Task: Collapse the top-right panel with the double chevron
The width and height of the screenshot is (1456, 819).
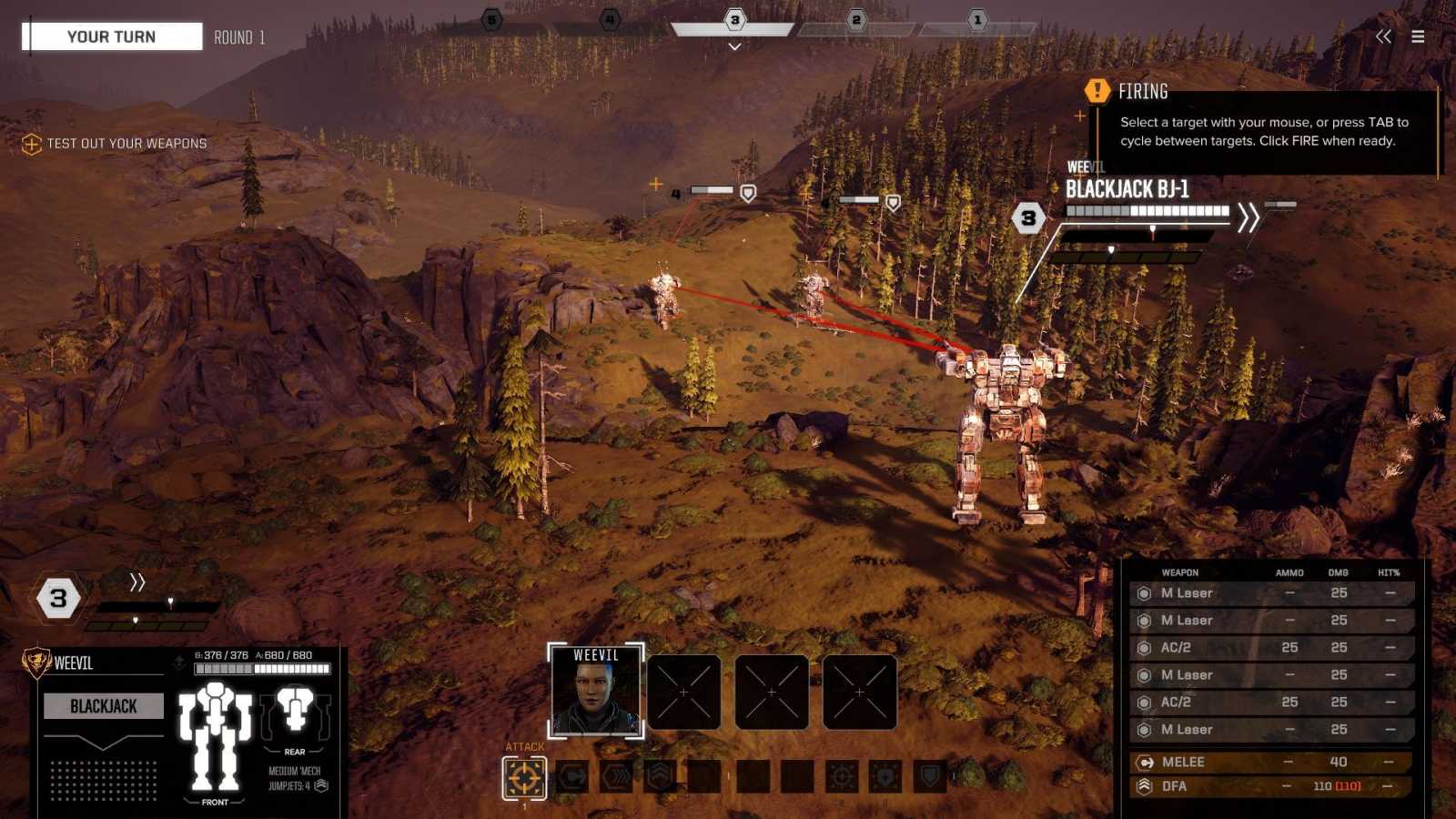Action: click(1384, 36)
